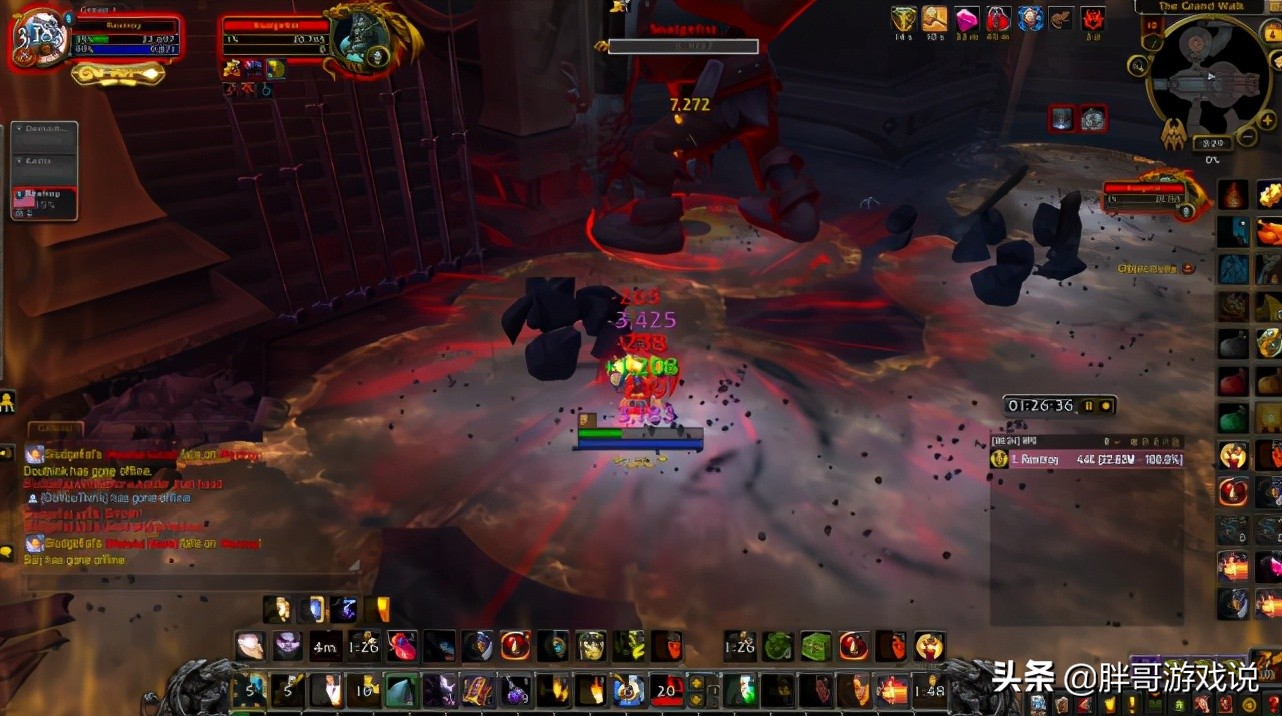Activate the green gravestone-shaped ability
The height and width of the screenshot is (716, 1282).
coord(402,691)
